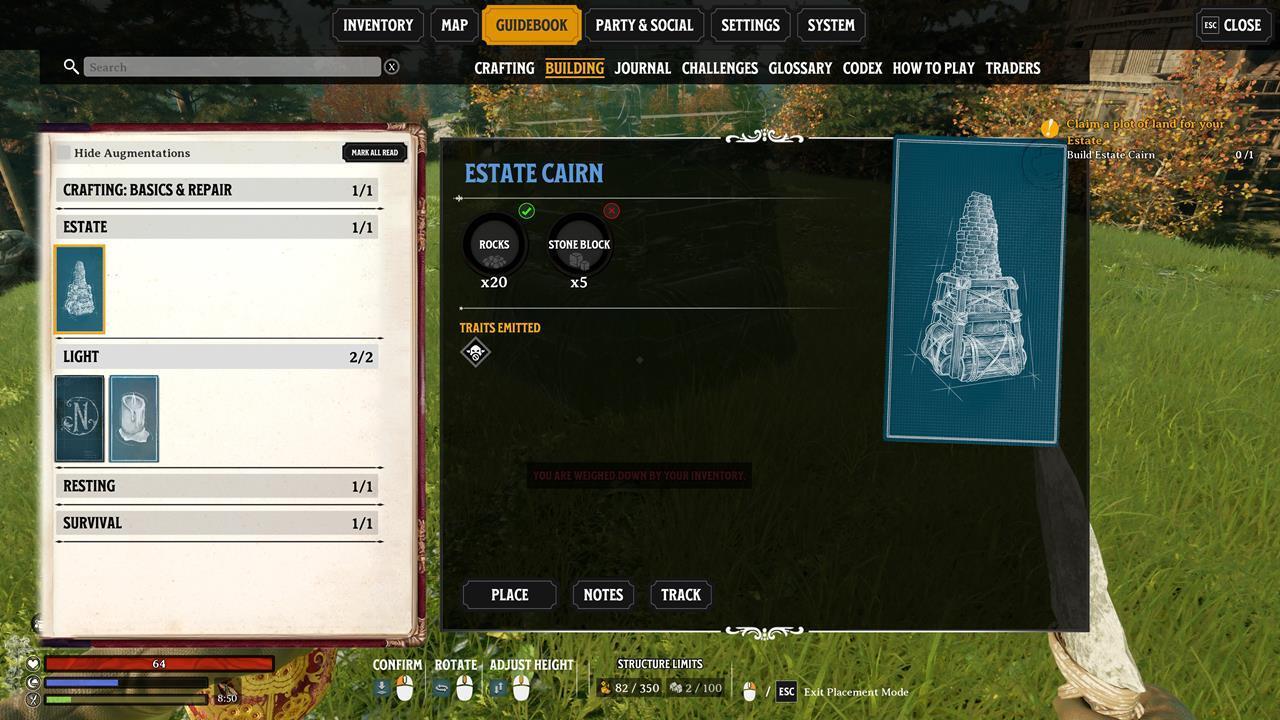
Task: Open the Party & Social menu
Action: click(645, 25)
